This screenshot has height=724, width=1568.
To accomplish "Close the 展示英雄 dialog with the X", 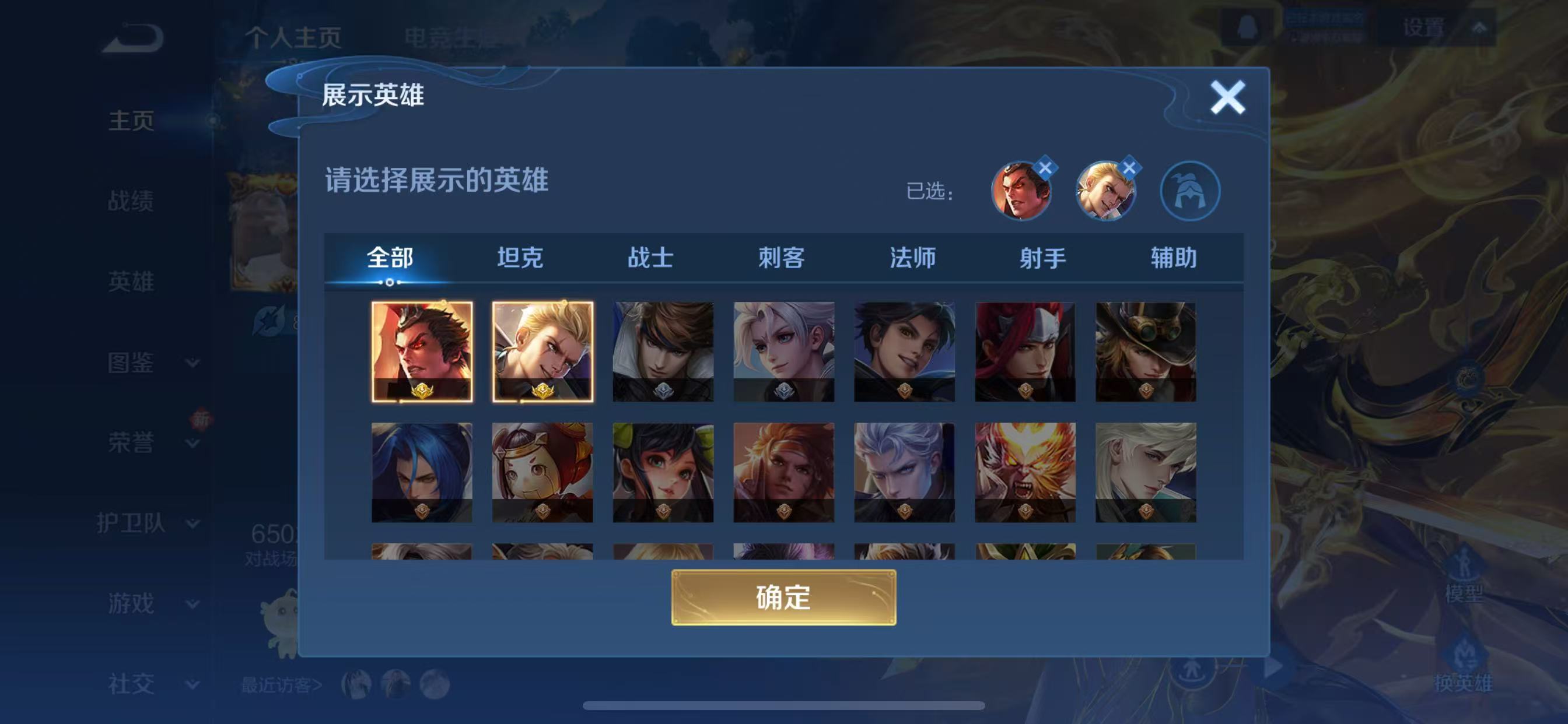I will [1228, 97].
